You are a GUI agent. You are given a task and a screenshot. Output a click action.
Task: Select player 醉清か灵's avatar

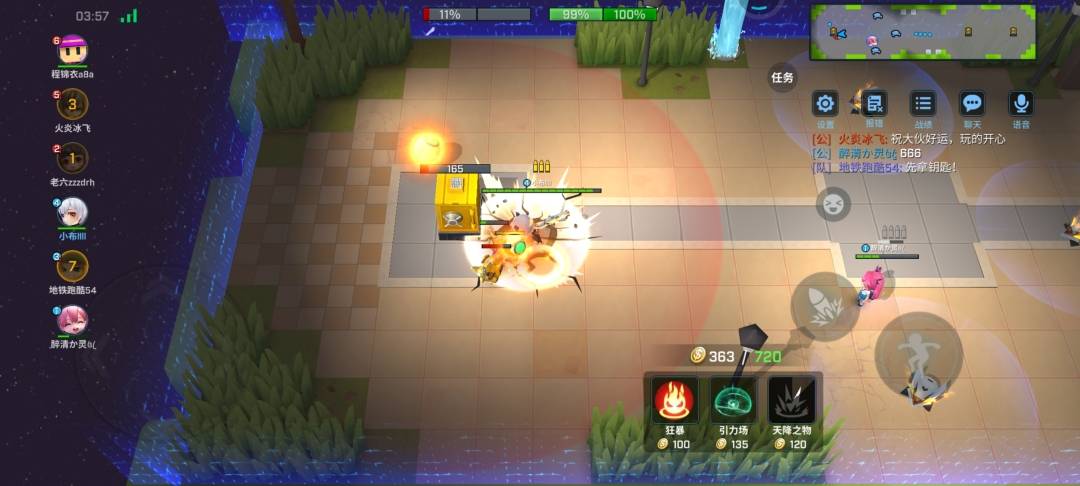click(x=72, y=319)
